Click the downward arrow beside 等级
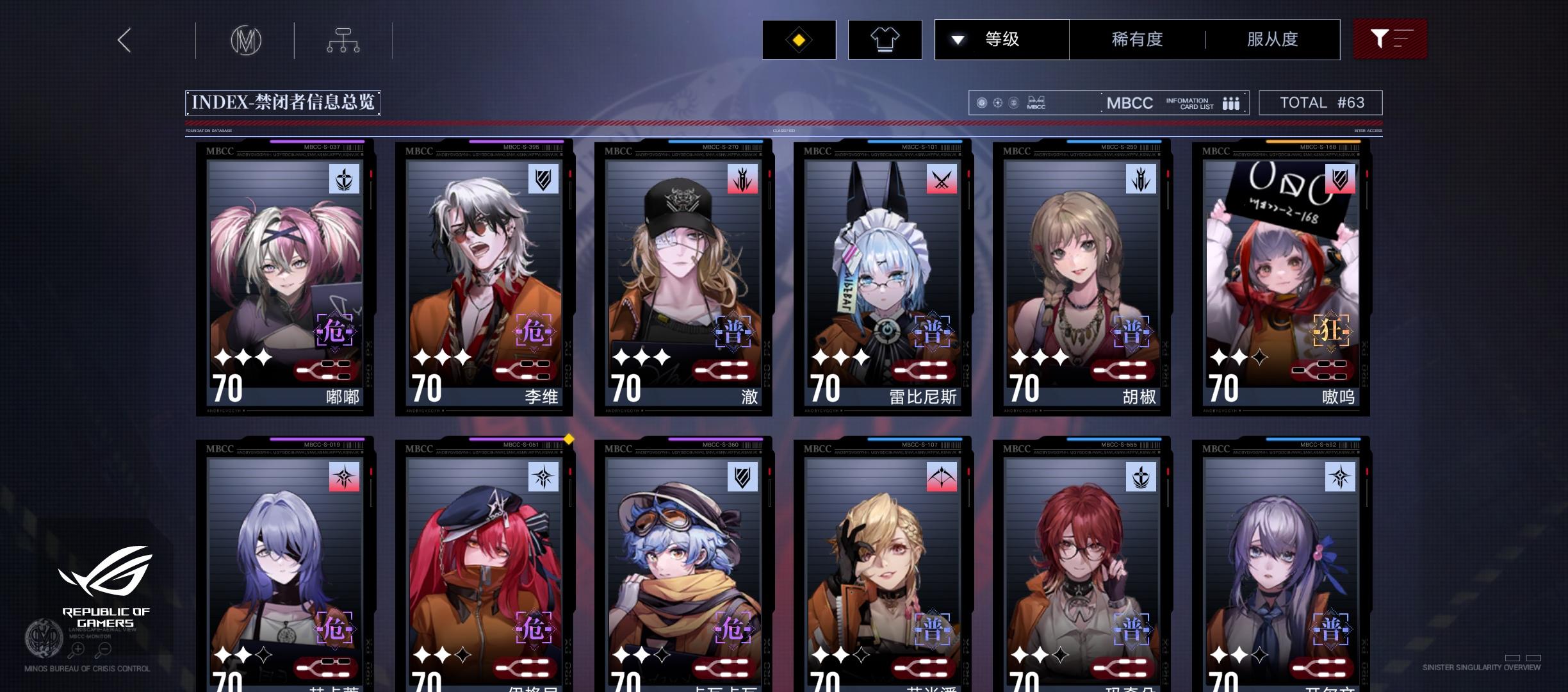Viewport: 1568px width, 692px height. pos(958,39)
